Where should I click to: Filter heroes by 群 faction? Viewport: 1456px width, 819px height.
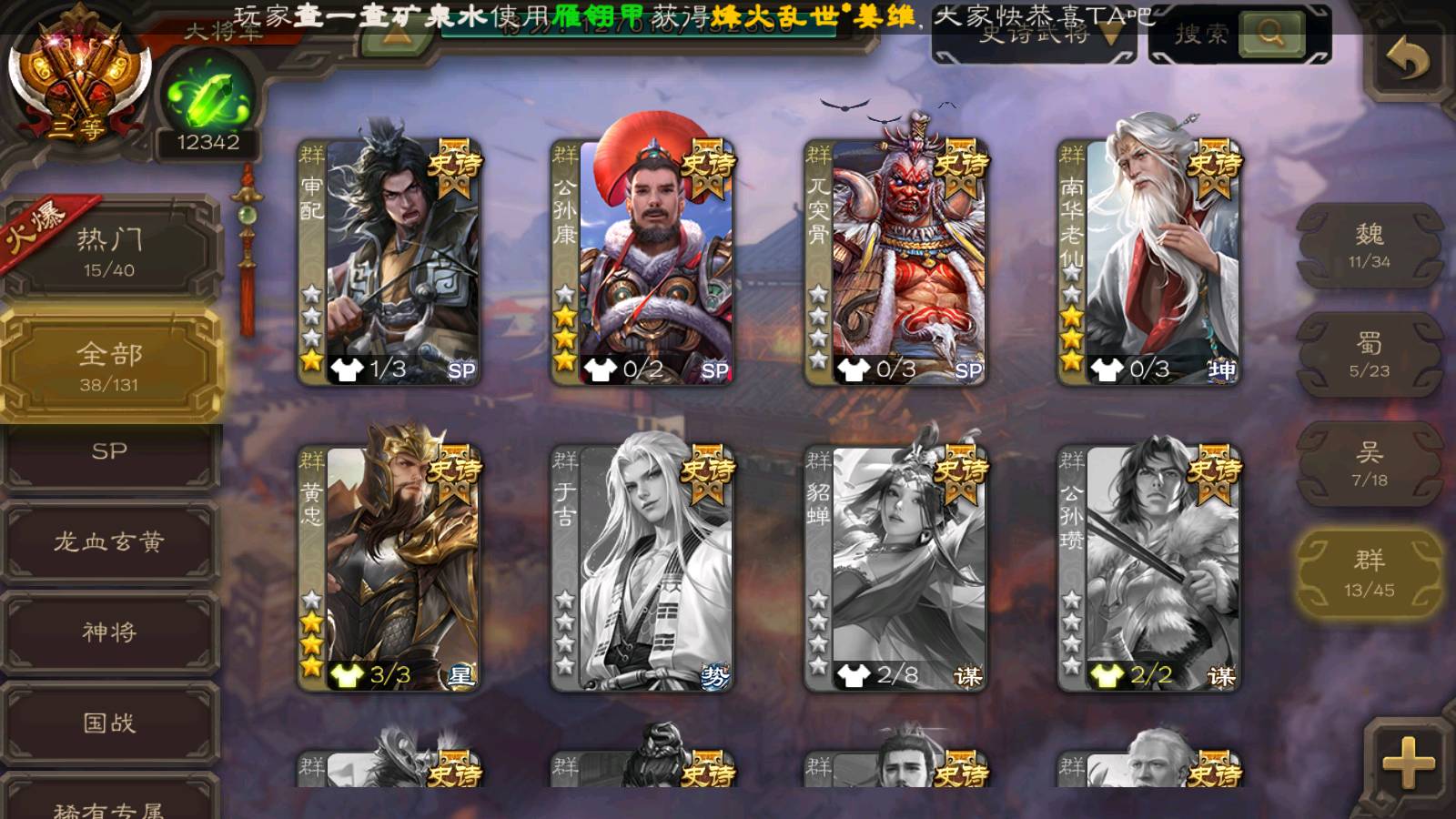pyautogui.click(x=1369, y=573)
